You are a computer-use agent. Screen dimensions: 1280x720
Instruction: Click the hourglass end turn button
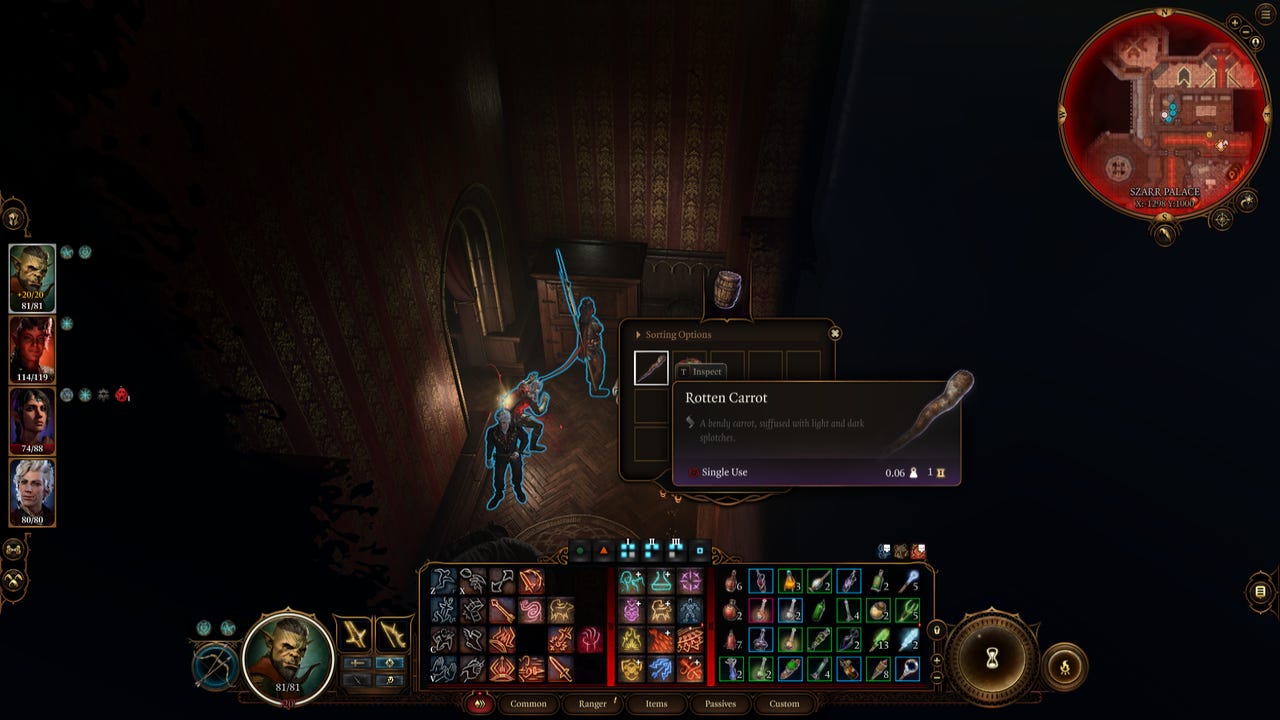(992, 658)
